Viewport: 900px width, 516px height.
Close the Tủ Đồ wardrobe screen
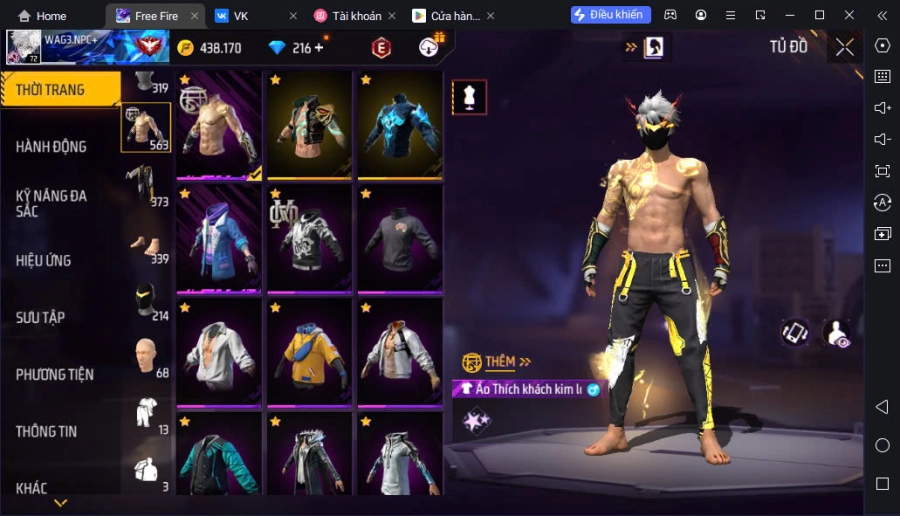tap(845, 47)
